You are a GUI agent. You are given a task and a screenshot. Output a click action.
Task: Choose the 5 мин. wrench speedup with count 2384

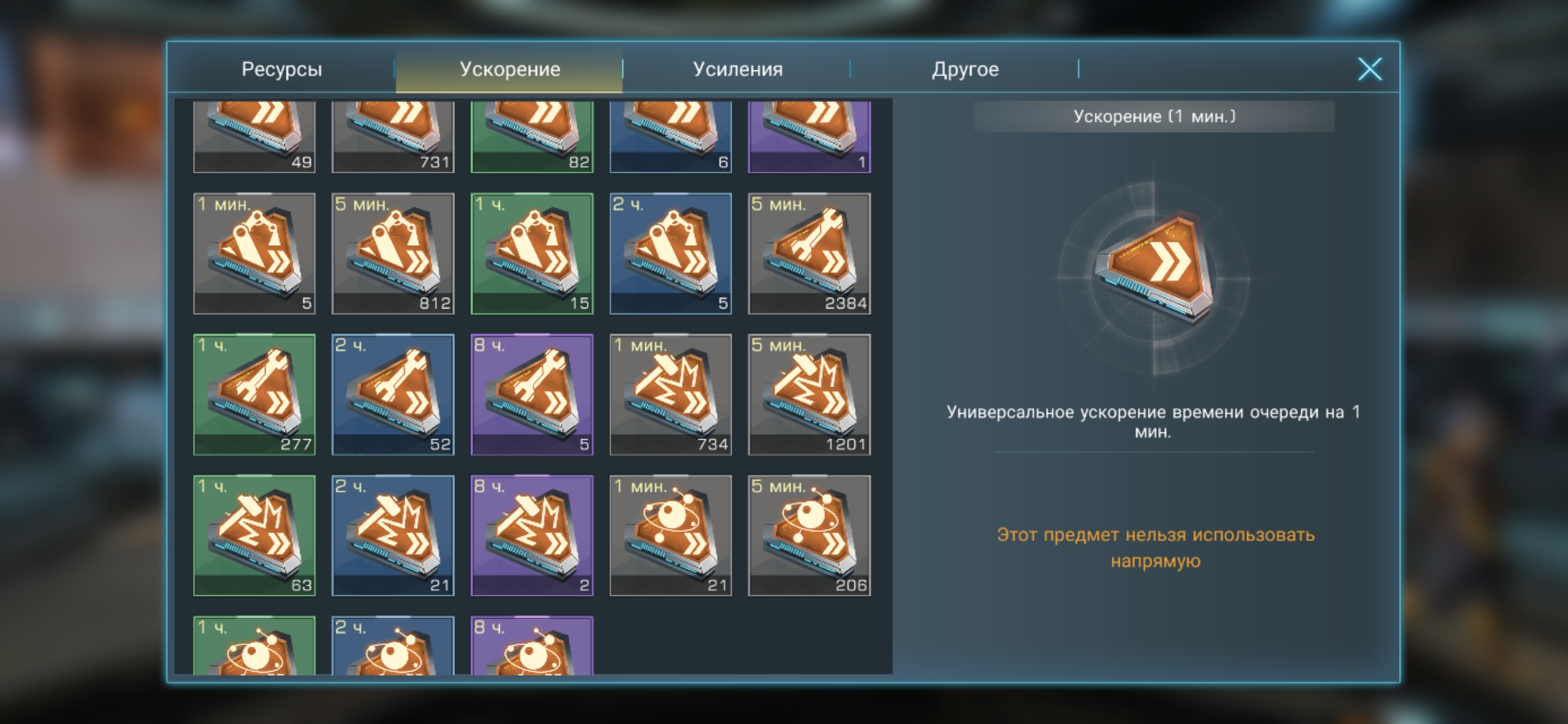coord(809,253)
